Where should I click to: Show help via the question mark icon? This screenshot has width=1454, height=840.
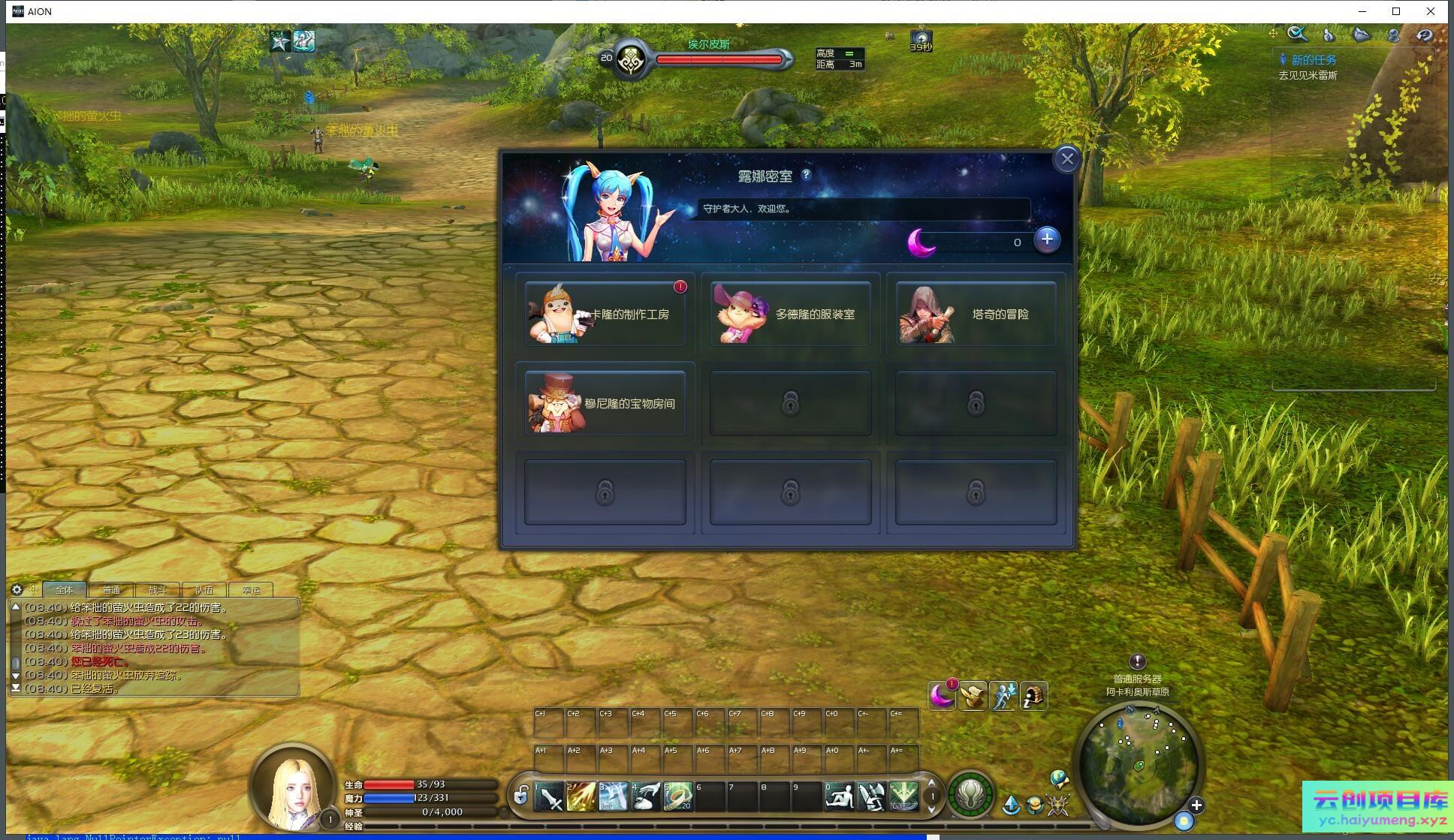click(807, 175)
